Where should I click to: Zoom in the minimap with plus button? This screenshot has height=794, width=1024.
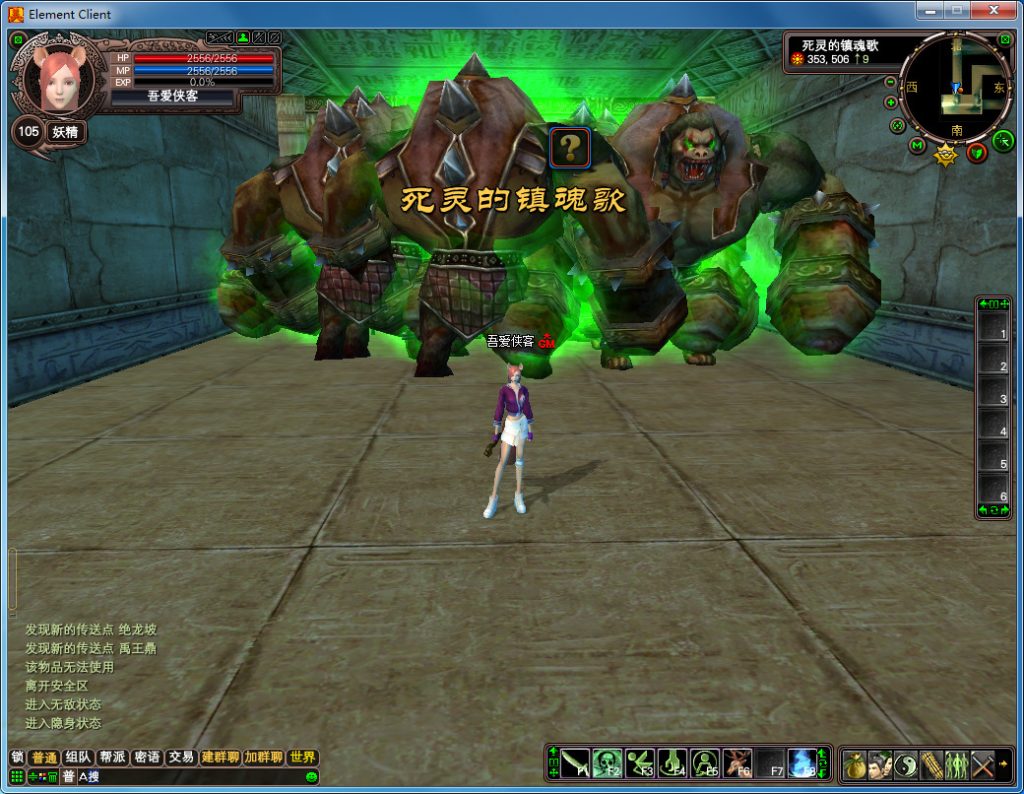click(890, 102)
